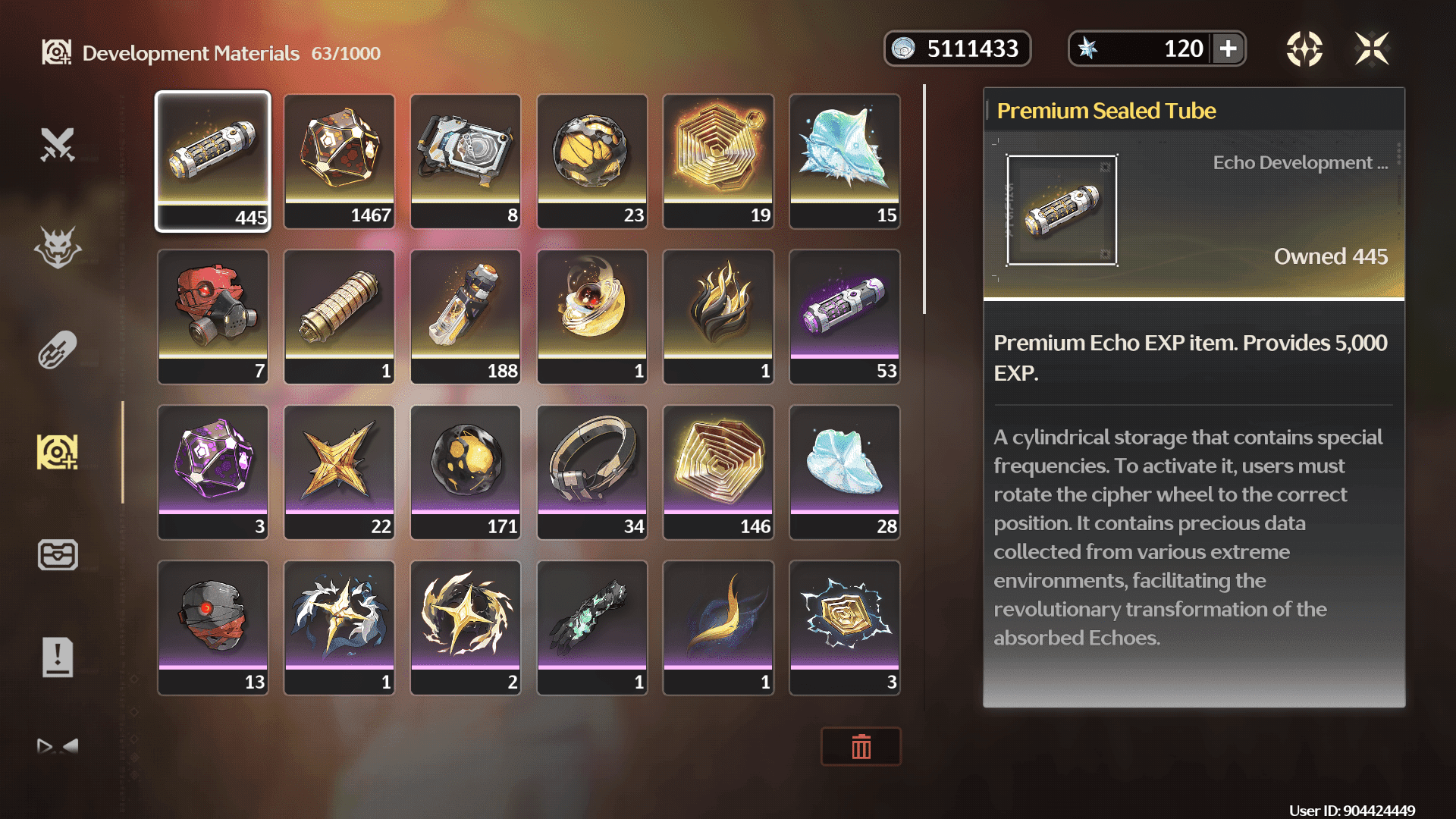The width and height of the screenshot is (1456, 819).
Task: Select the Premium Sealed Tube slot with 445
Action: click(213, 161)
